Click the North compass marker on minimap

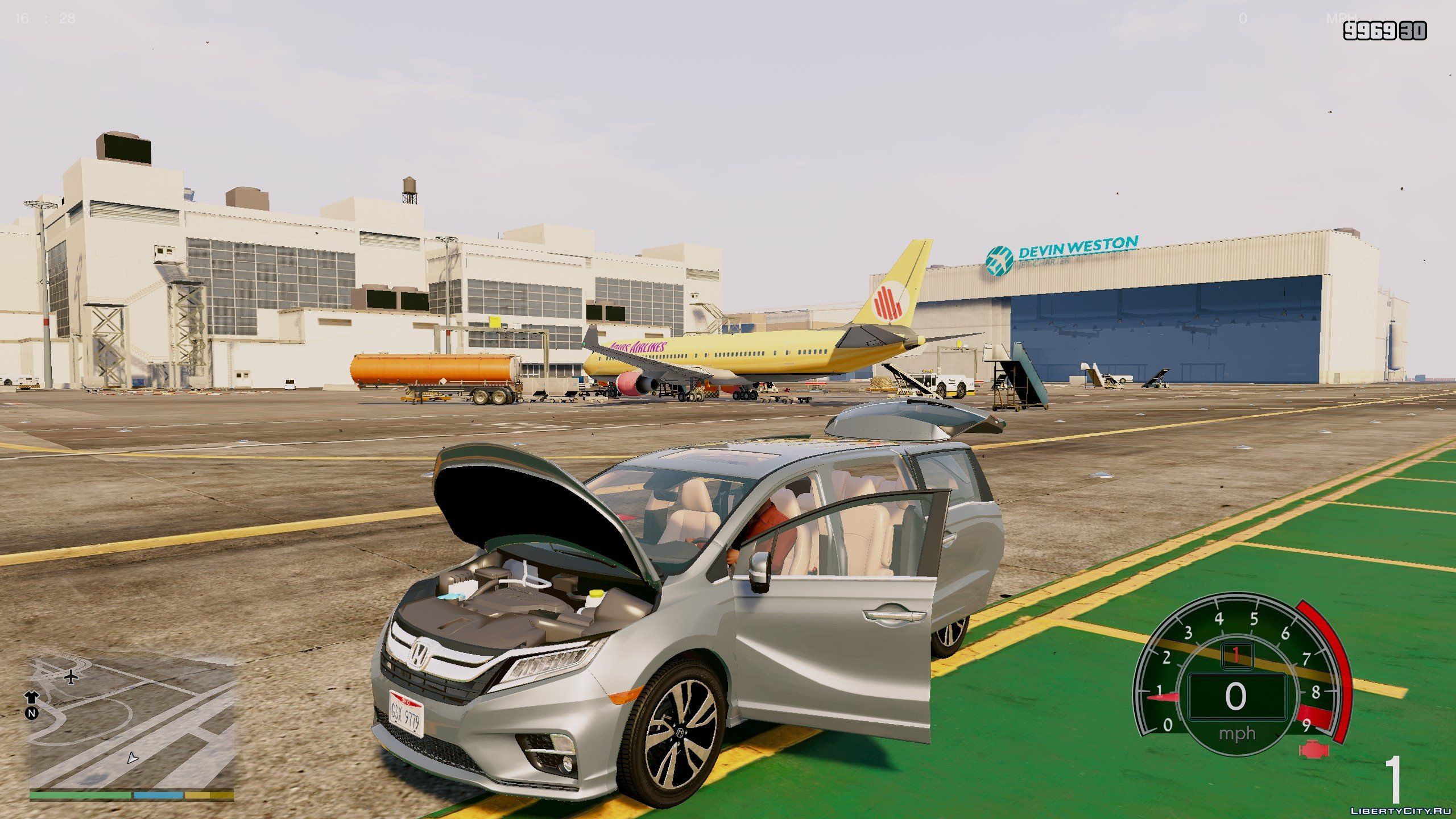(x=31, y=713)
